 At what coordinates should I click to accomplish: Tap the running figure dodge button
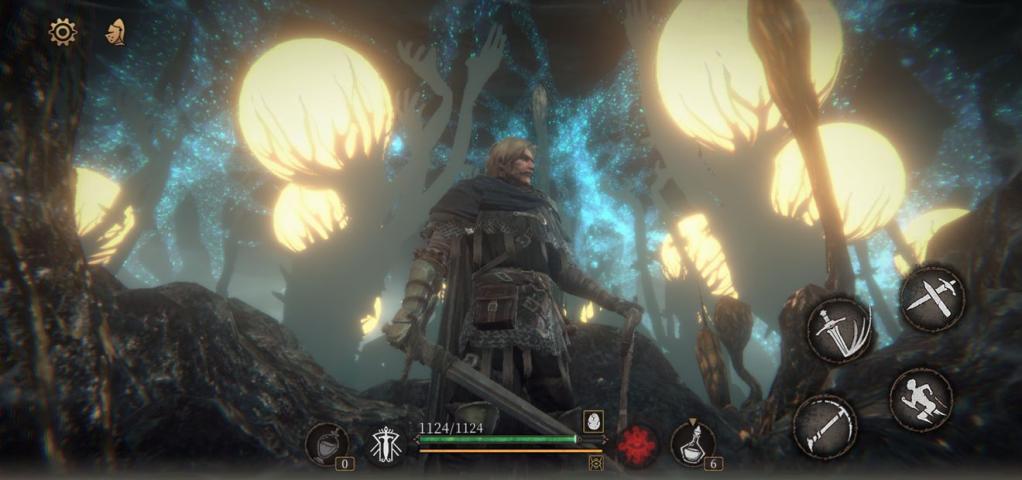click(x=920, y=399)
